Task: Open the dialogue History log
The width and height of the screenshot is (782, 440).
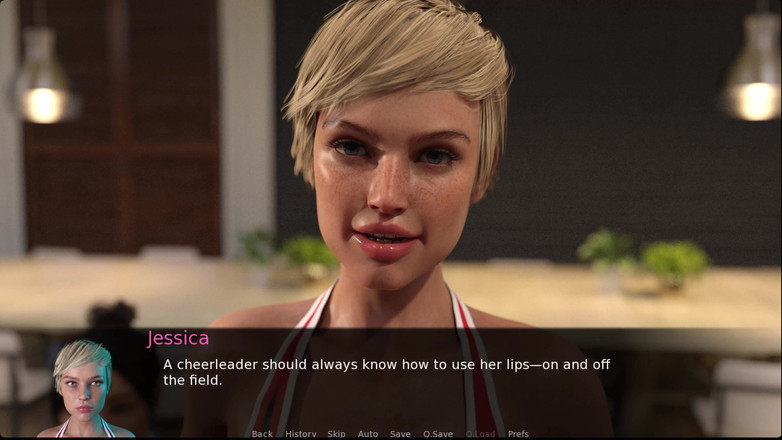Action: [x=300, y=434]
